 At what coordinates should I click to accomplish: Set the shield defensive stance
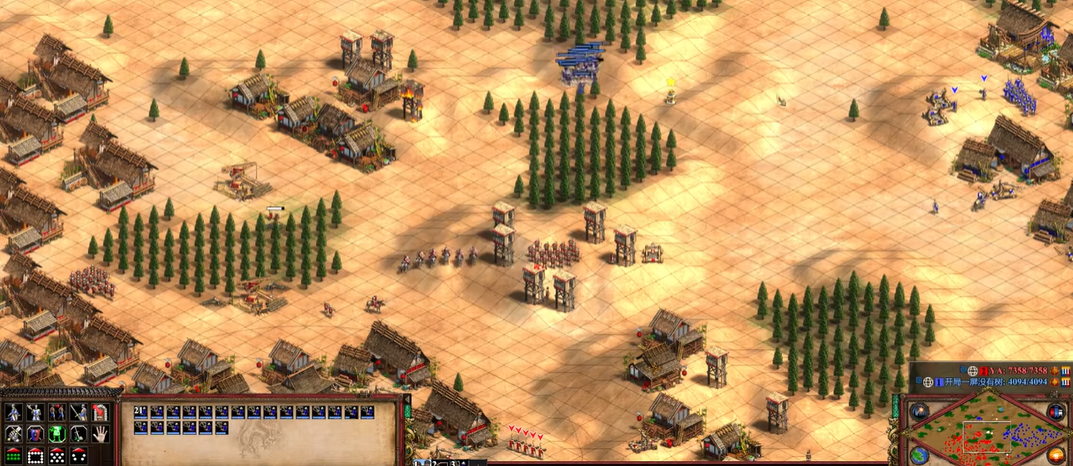pos(35,434)
